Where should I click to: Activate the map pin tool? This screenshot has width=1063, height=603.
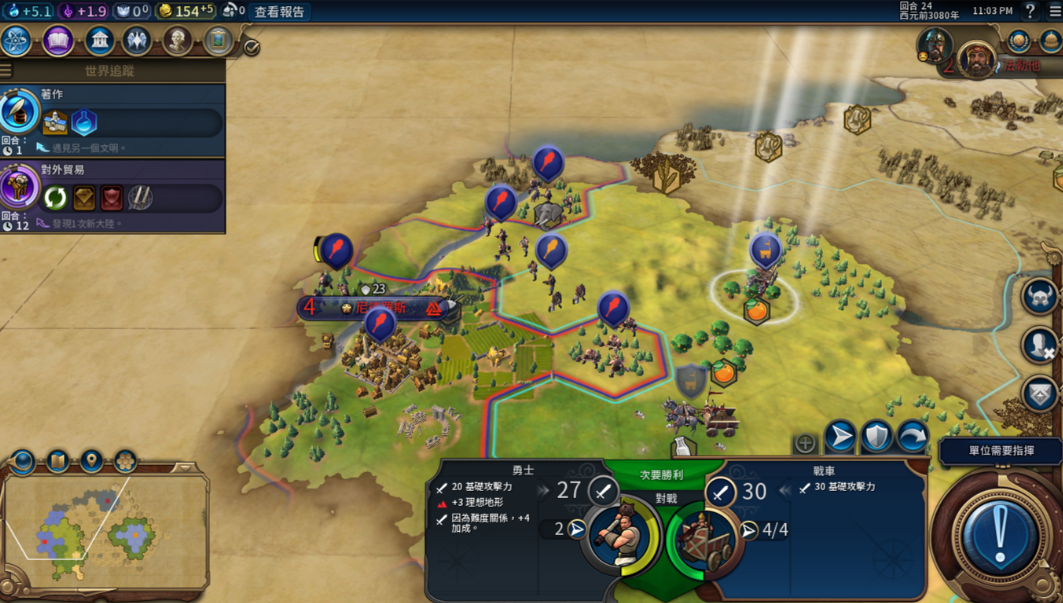pos(91,461)
